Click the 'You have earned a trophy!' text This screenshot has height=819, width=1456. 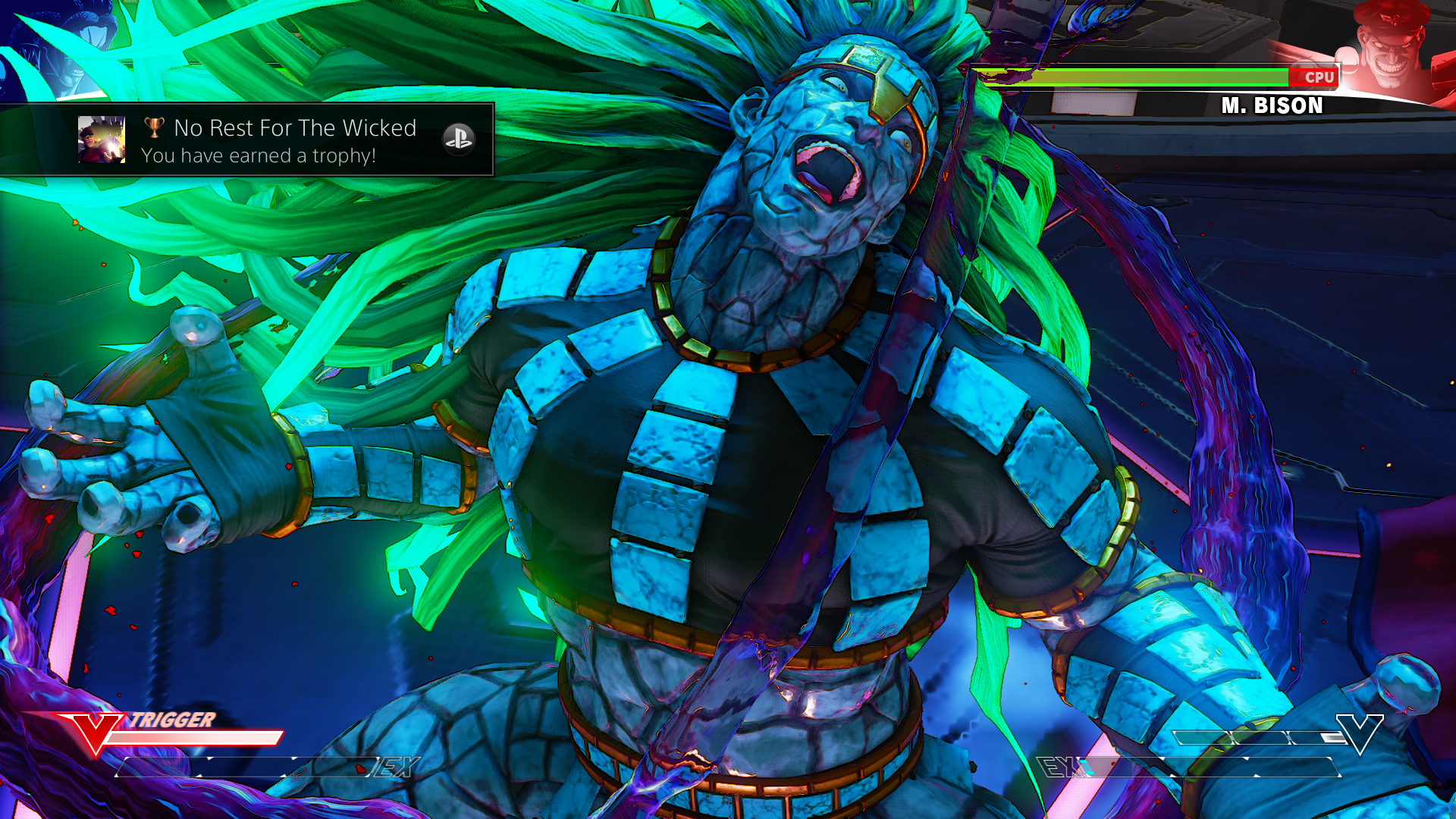coord(261,156)
